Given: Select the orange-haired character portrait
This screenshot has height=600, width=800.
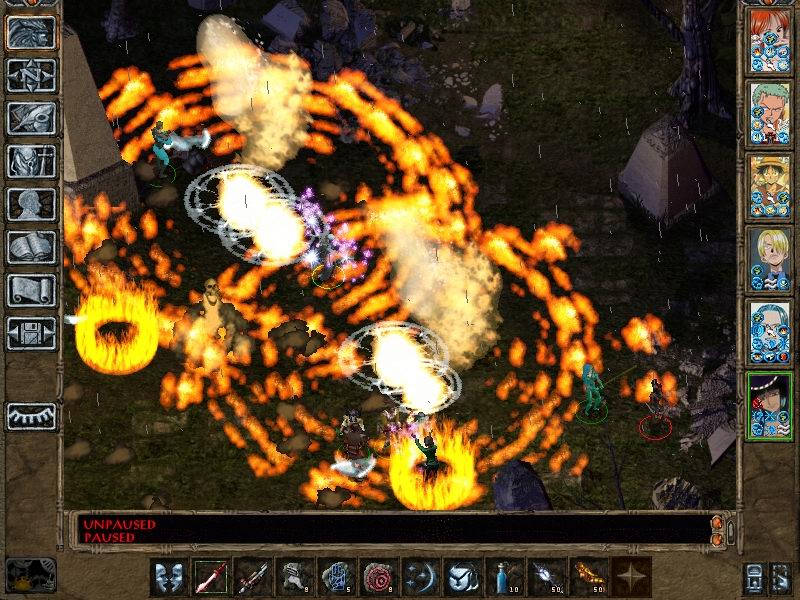Looking at the screenshot, I should click(x=769, y=40).
